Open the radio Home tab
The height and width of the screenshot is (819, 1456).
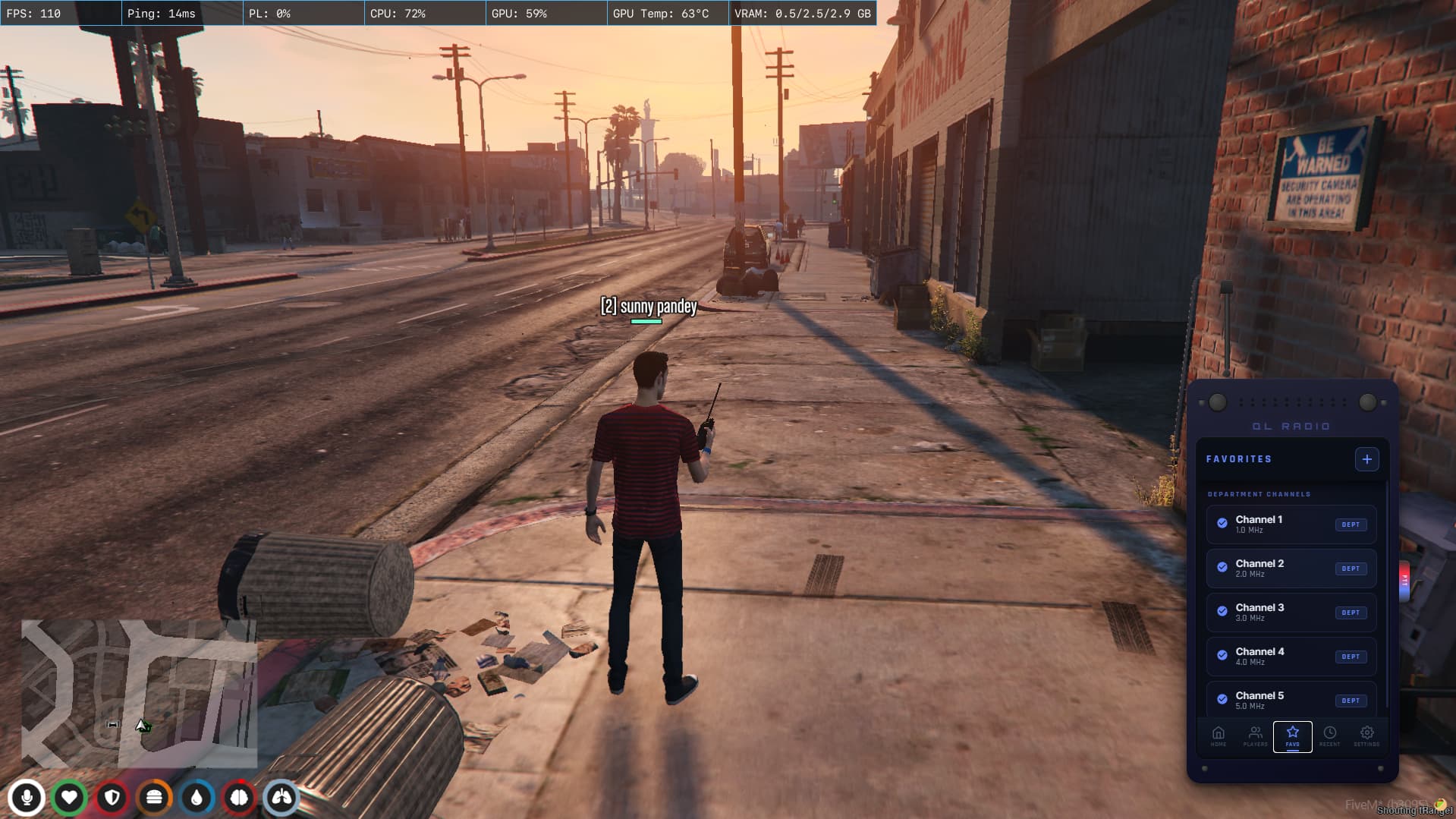click(x=1218, y=736)
